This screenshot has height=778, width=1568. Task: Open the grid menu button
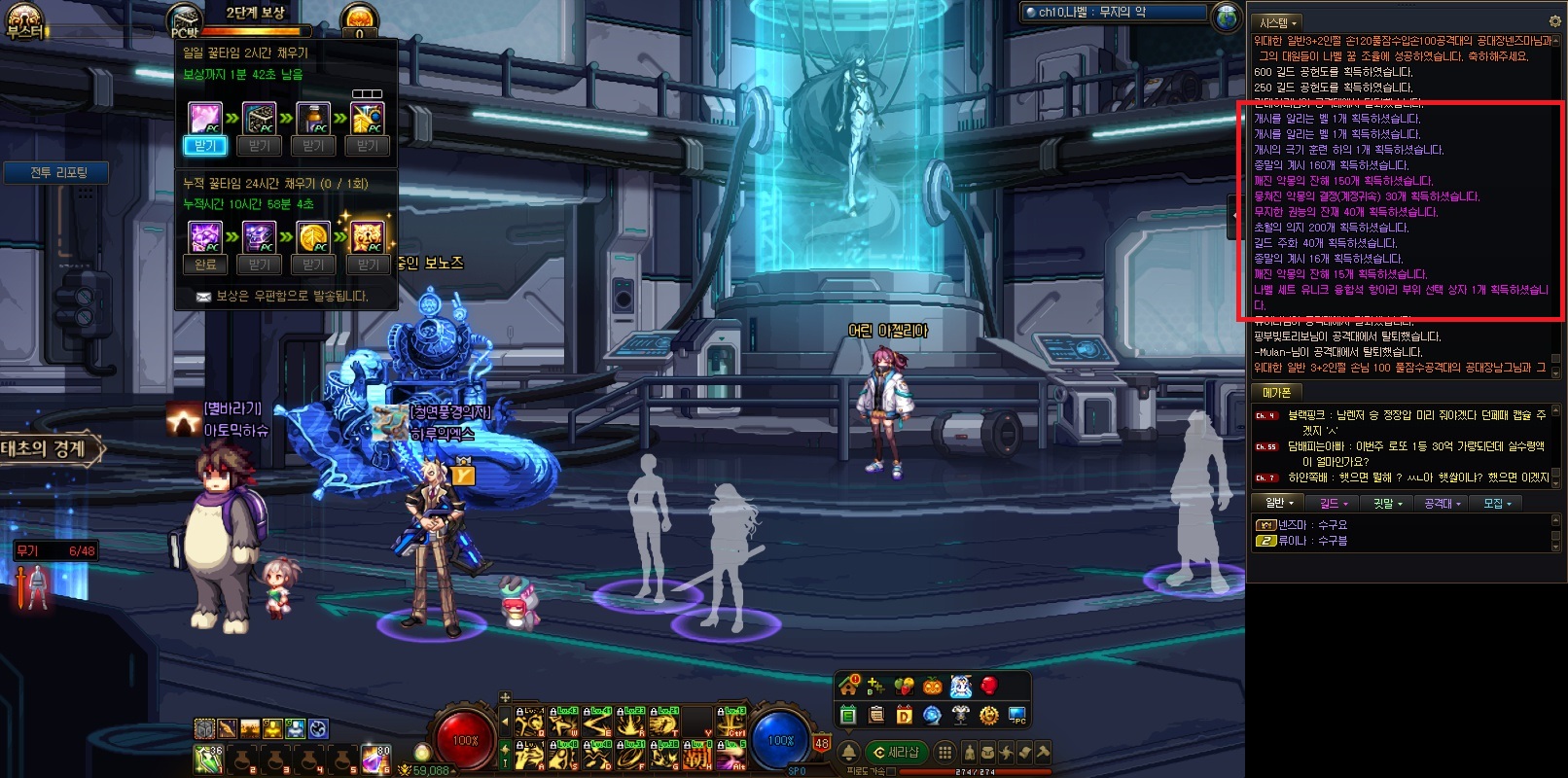944,753
